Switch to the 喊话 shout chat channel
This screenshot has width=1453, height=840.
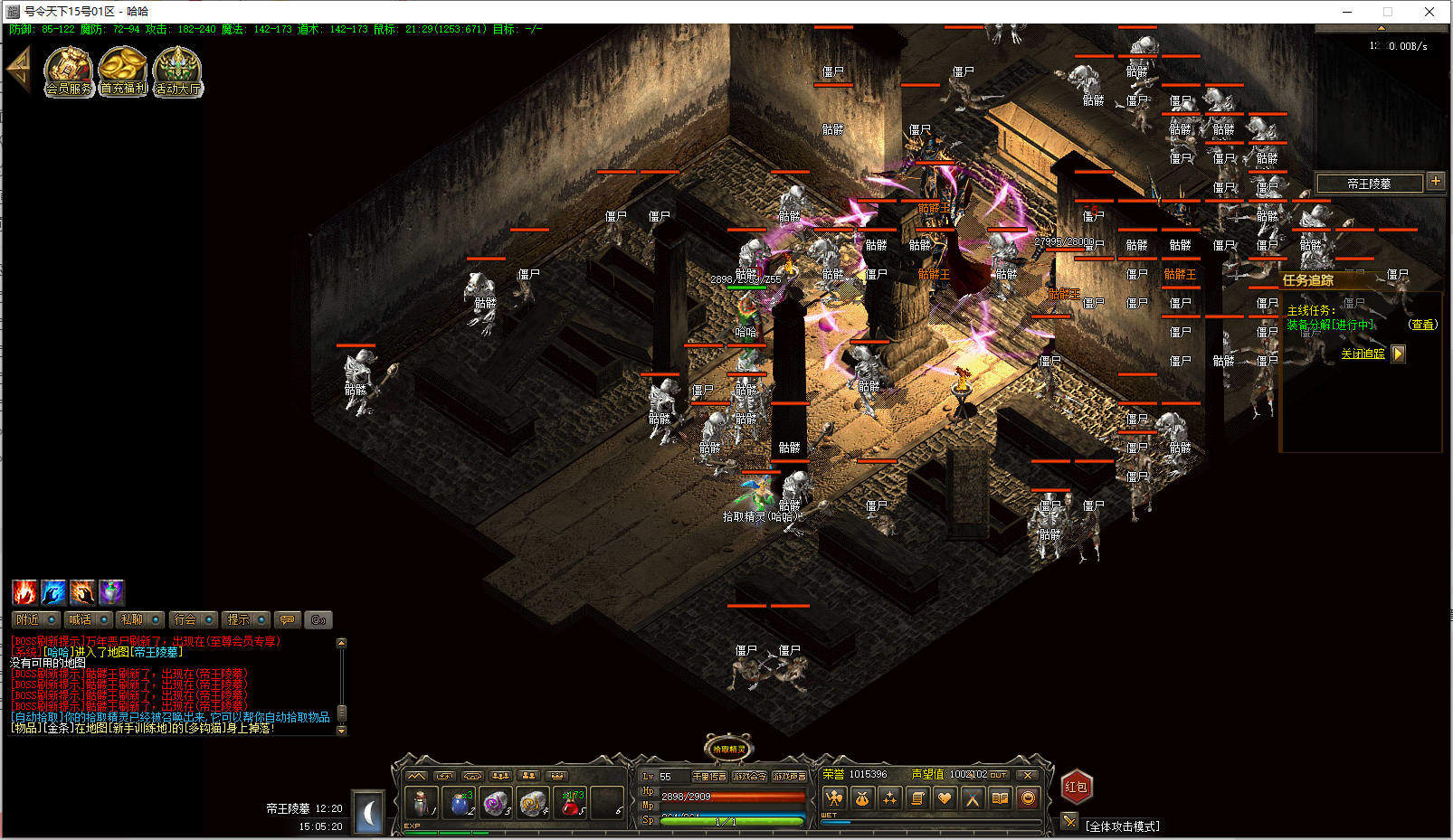[x=90, y=619]
